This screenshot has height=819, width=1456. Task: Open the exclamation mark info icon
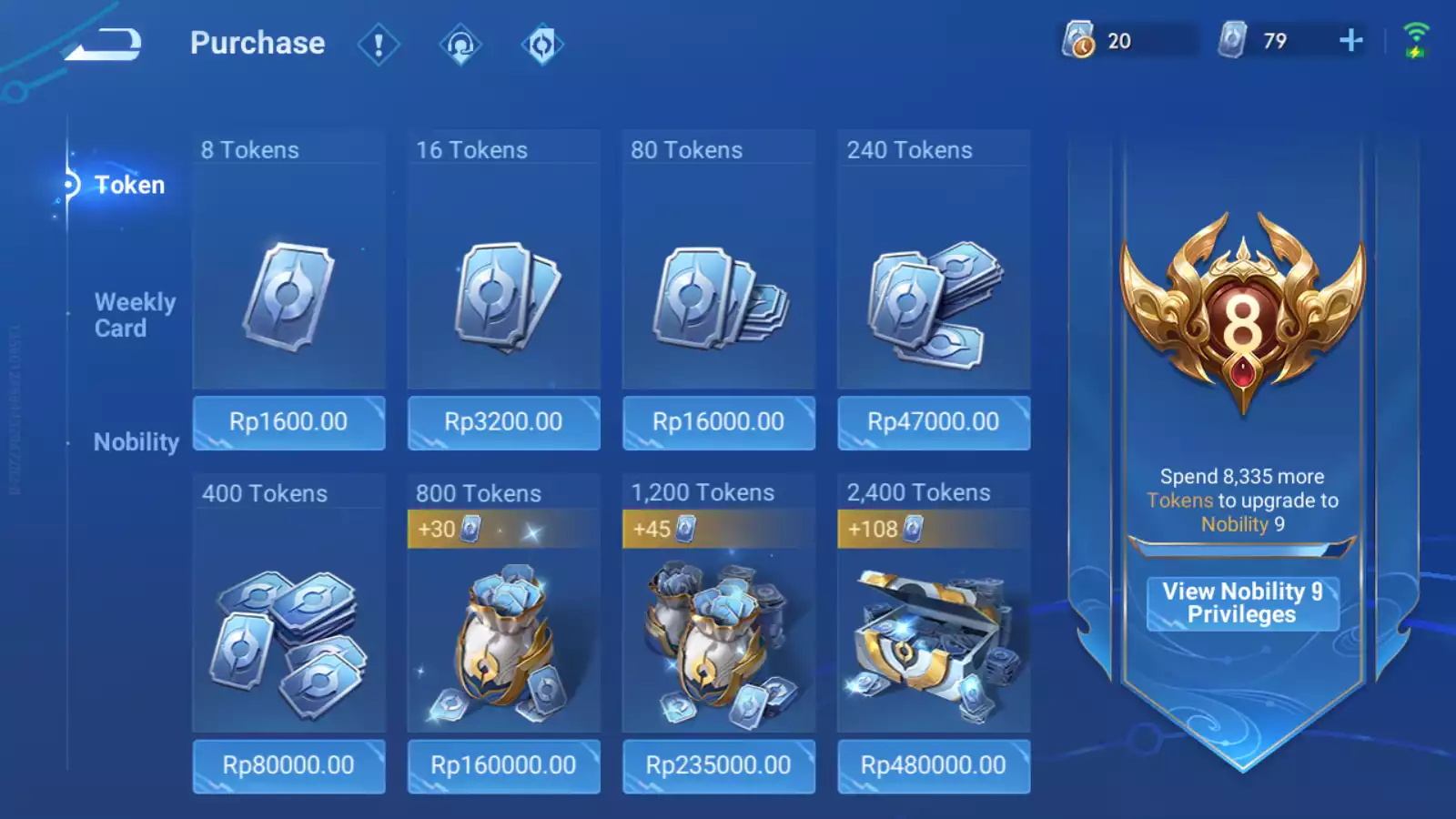click(x=379, y=44)
